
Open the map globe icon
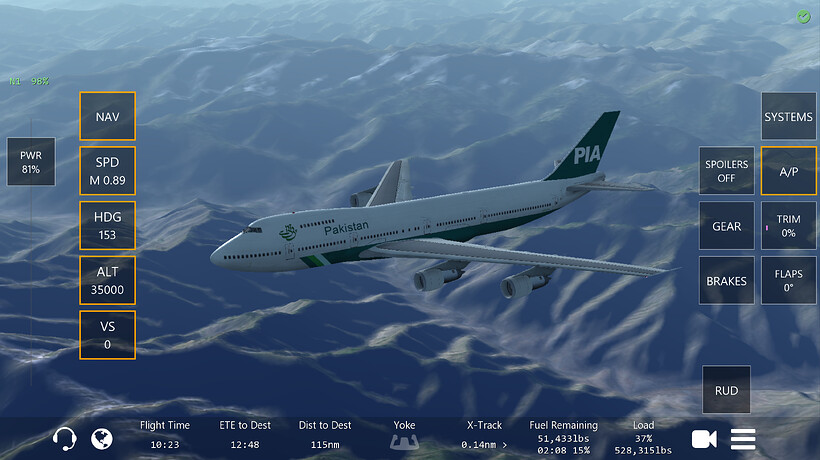[x=101, y=438]
